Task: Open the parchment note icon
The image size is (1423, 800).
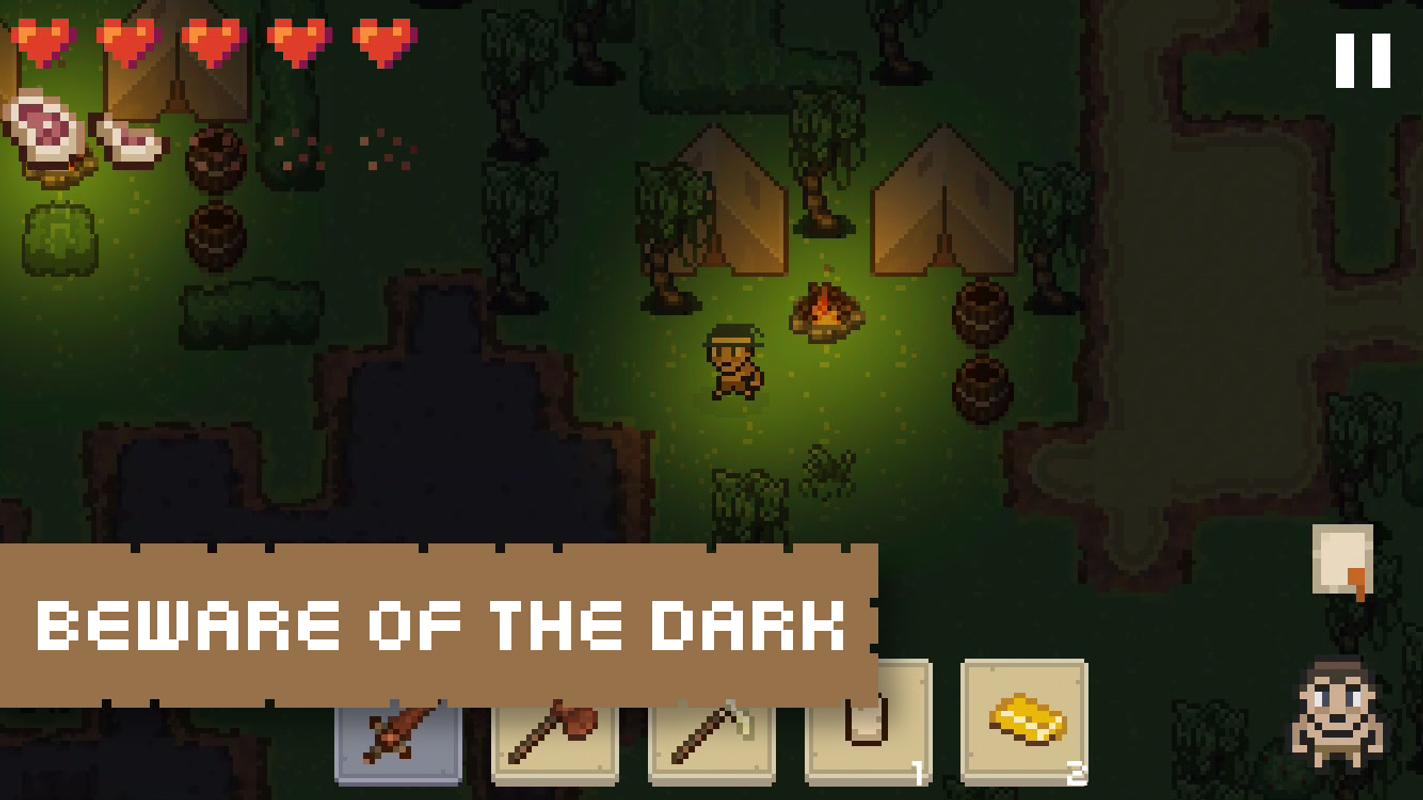Action: [x=1342, y=561]
